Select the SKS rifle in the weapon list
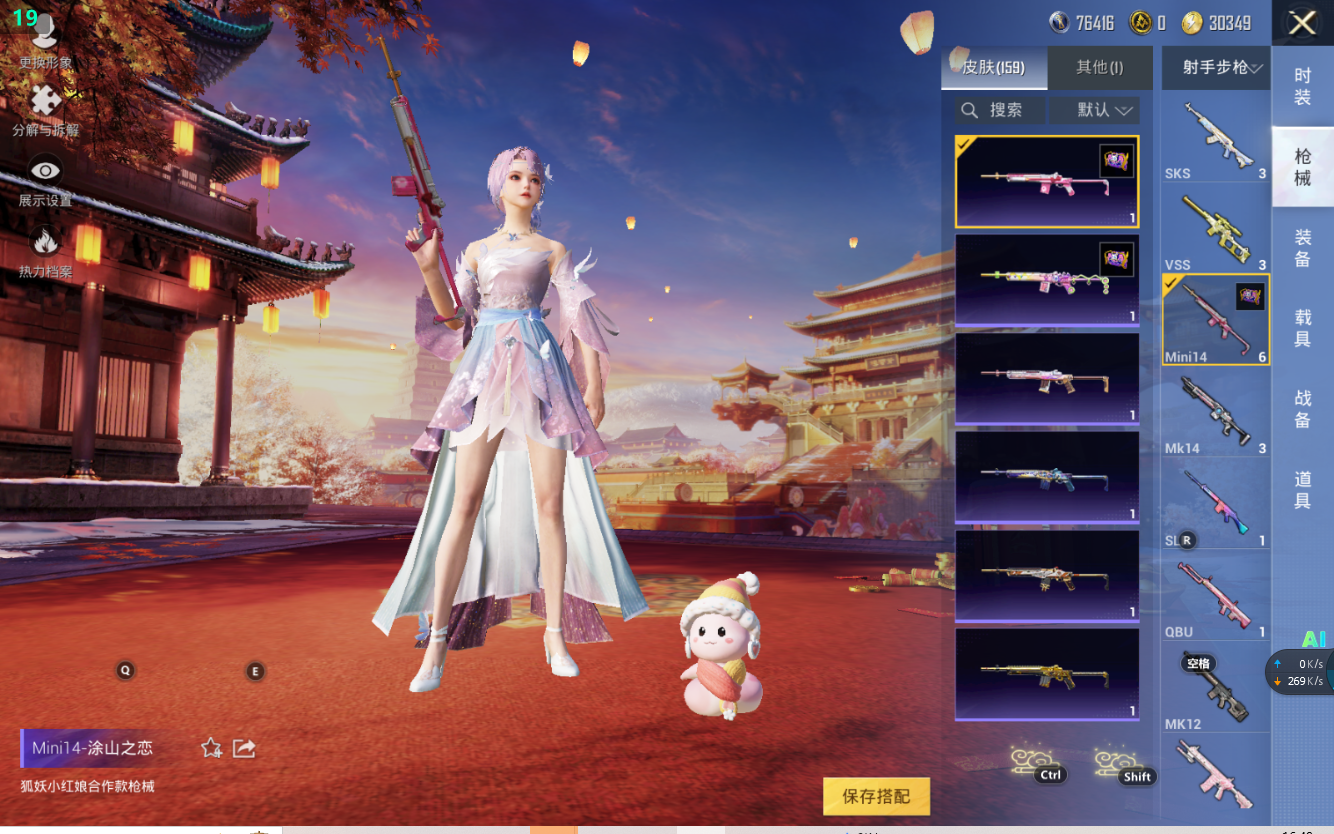Screen dimensions: 1334x834 pyautogui.click(x=1215, y=139)
